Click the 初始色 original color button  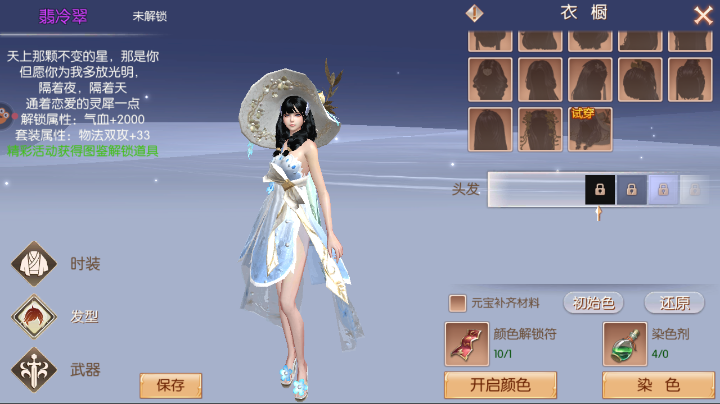click(594, 303)
